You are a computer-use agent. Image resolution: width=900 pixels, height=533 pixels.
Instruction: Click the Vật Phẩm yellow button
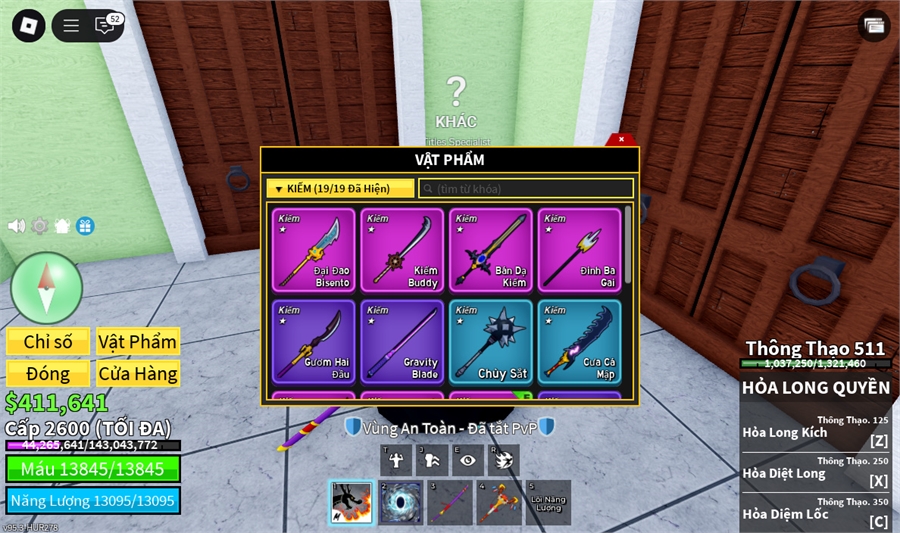138,342
